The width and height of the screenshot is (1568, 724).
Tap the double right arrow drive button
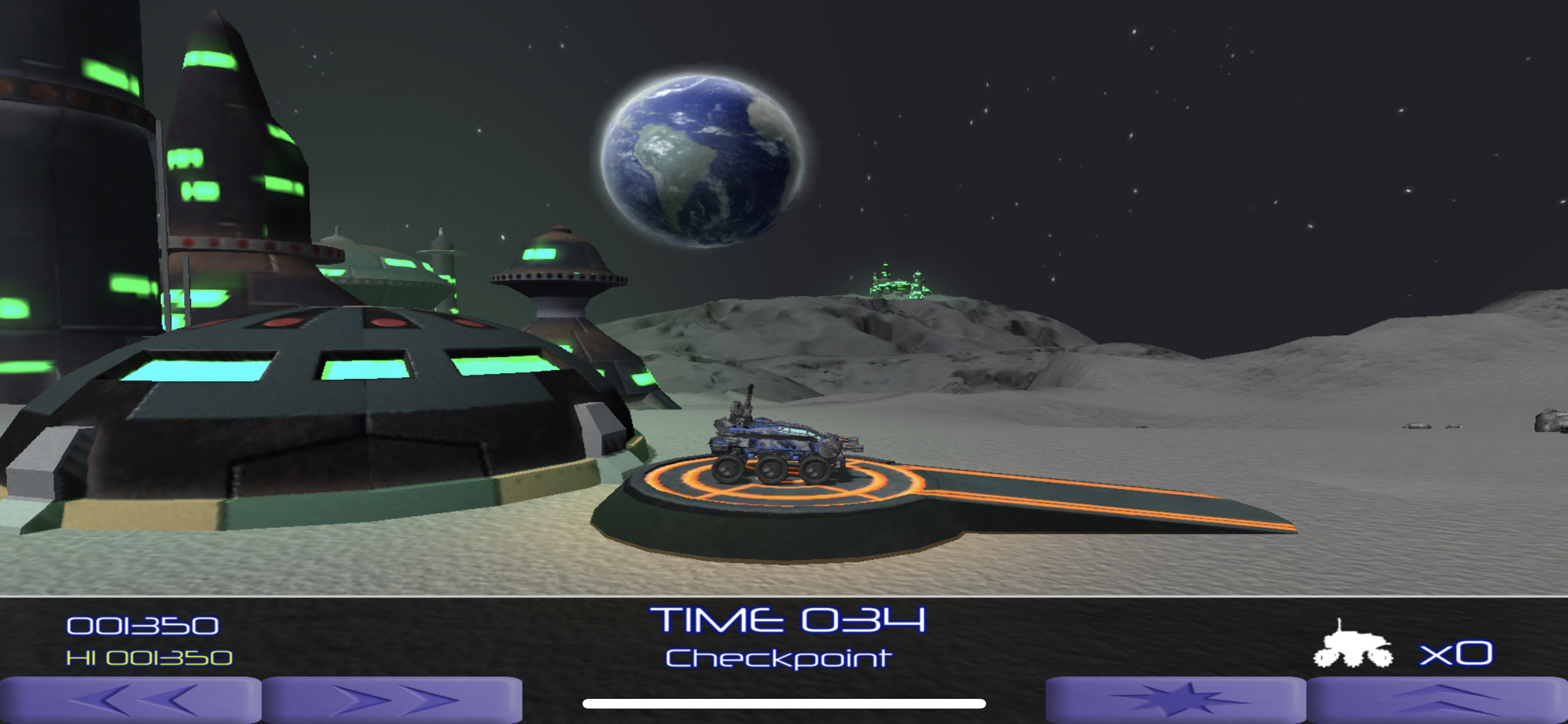tap(392, 700)
